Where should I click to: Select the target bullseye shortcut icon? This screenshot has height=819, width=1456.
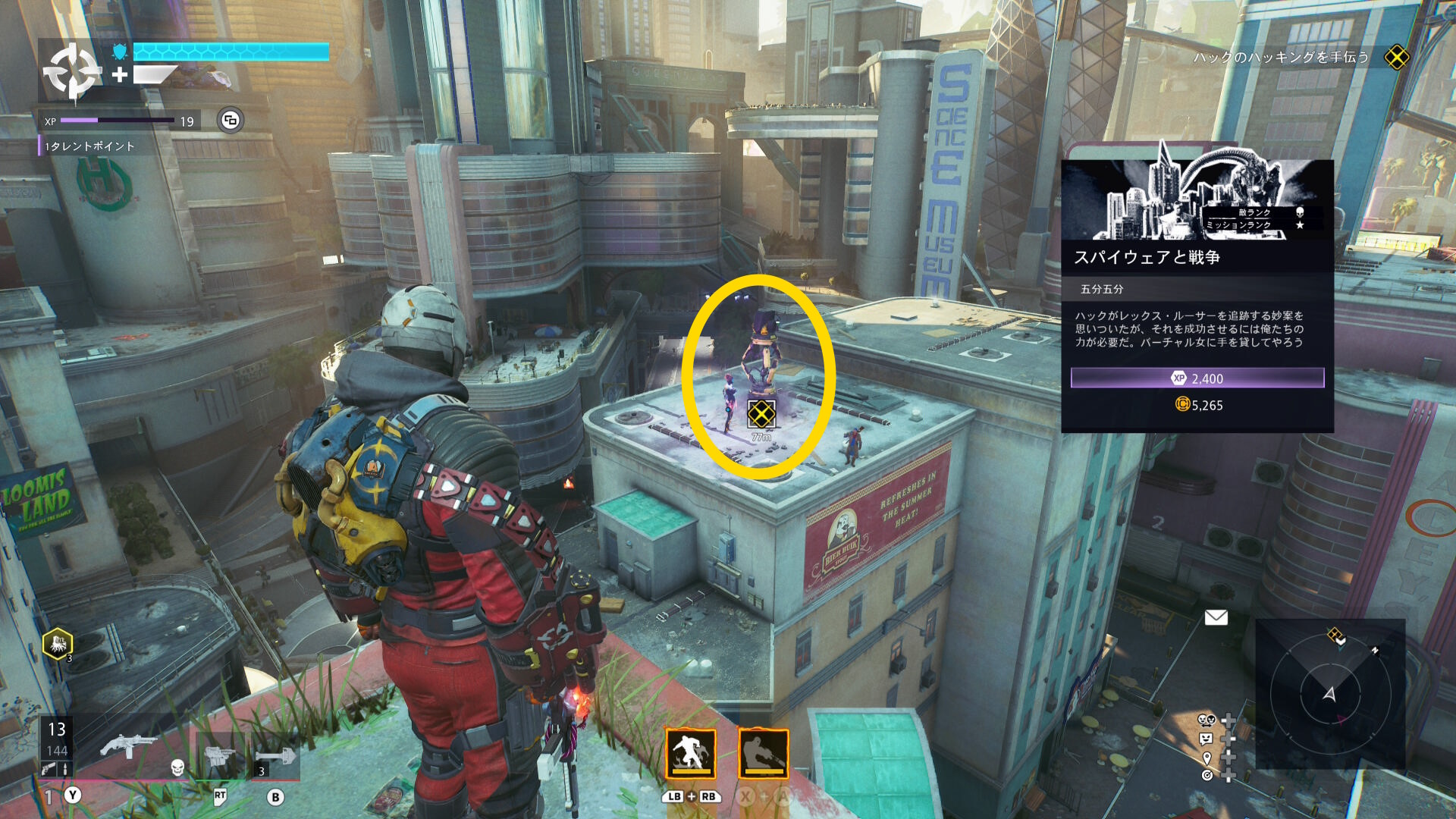pos(1206,775)
